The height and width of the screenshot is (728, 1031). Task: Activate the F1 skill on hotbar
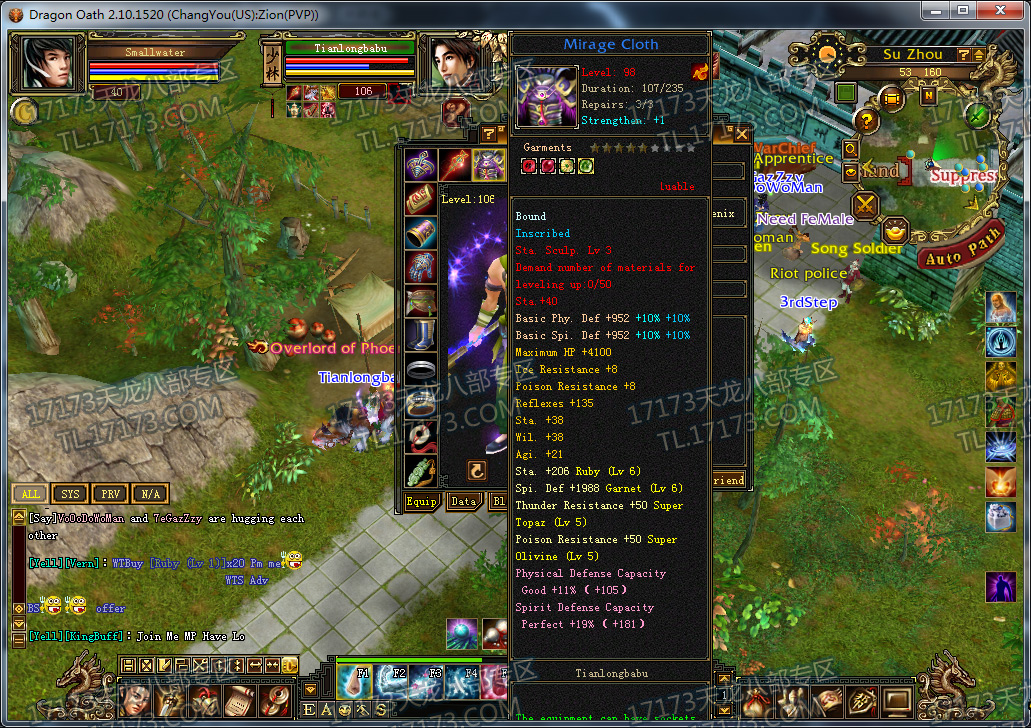coord(354,682)
